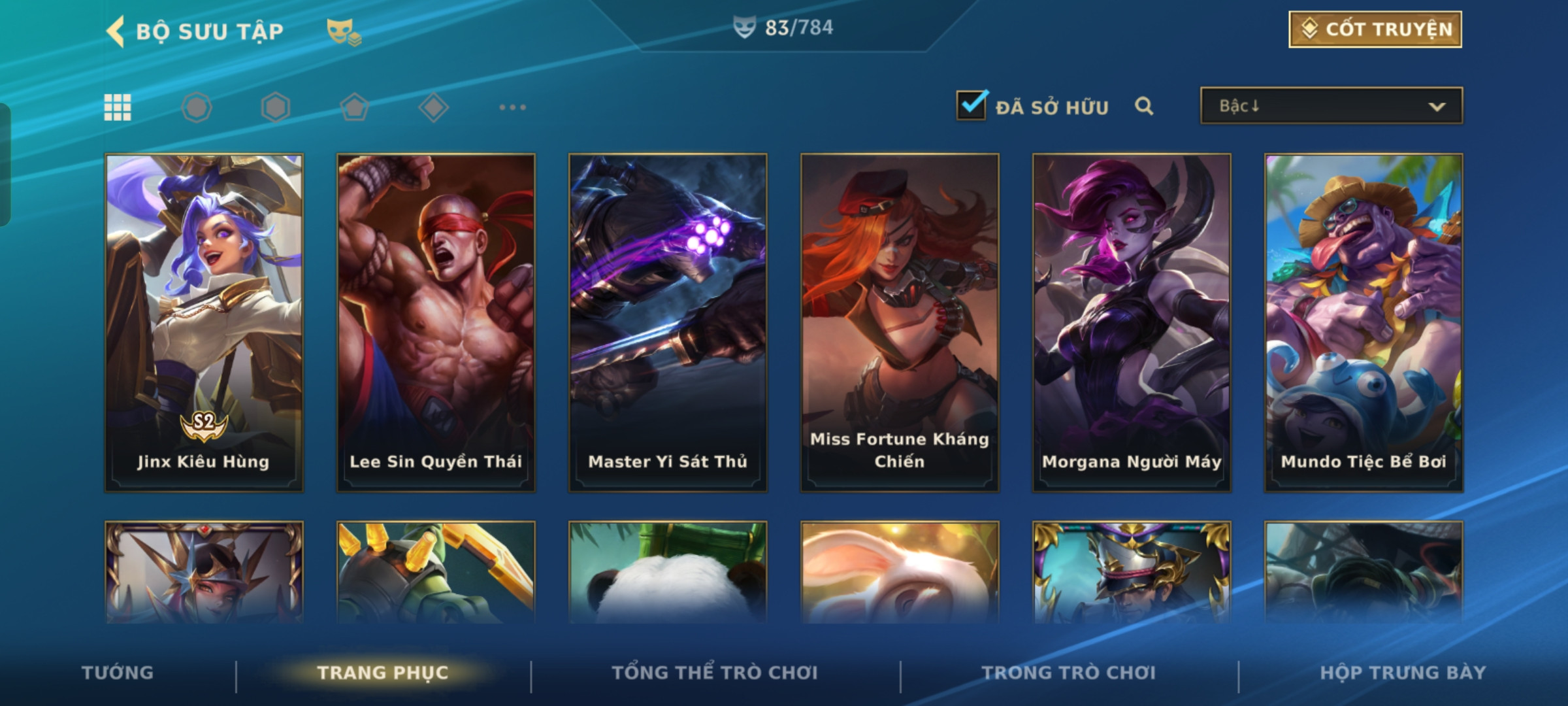Pick Miss Fortune Kháng Chiến skin card

(900, 322)
